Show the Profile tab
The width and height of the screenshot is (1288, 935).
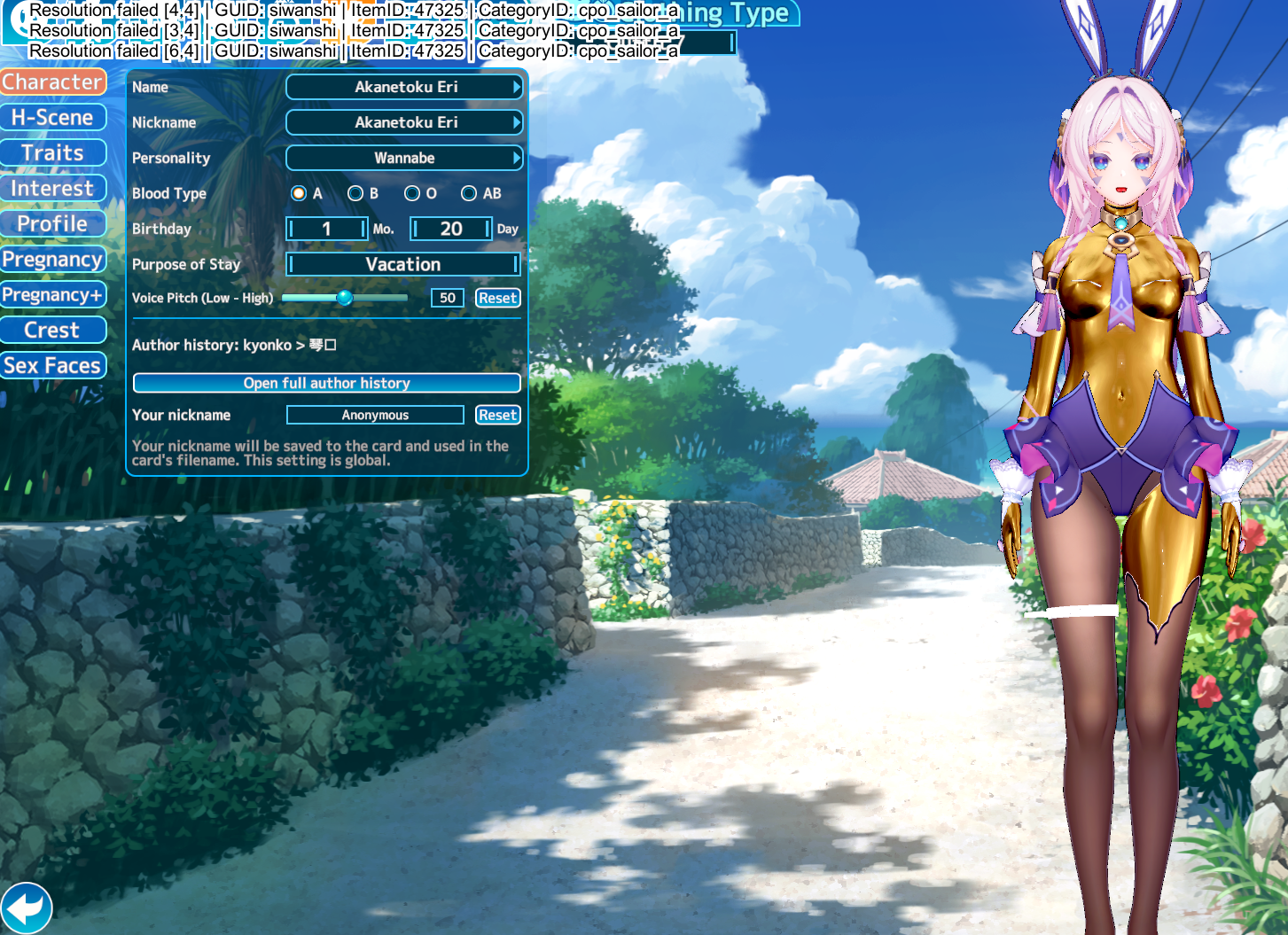[53, 224]
